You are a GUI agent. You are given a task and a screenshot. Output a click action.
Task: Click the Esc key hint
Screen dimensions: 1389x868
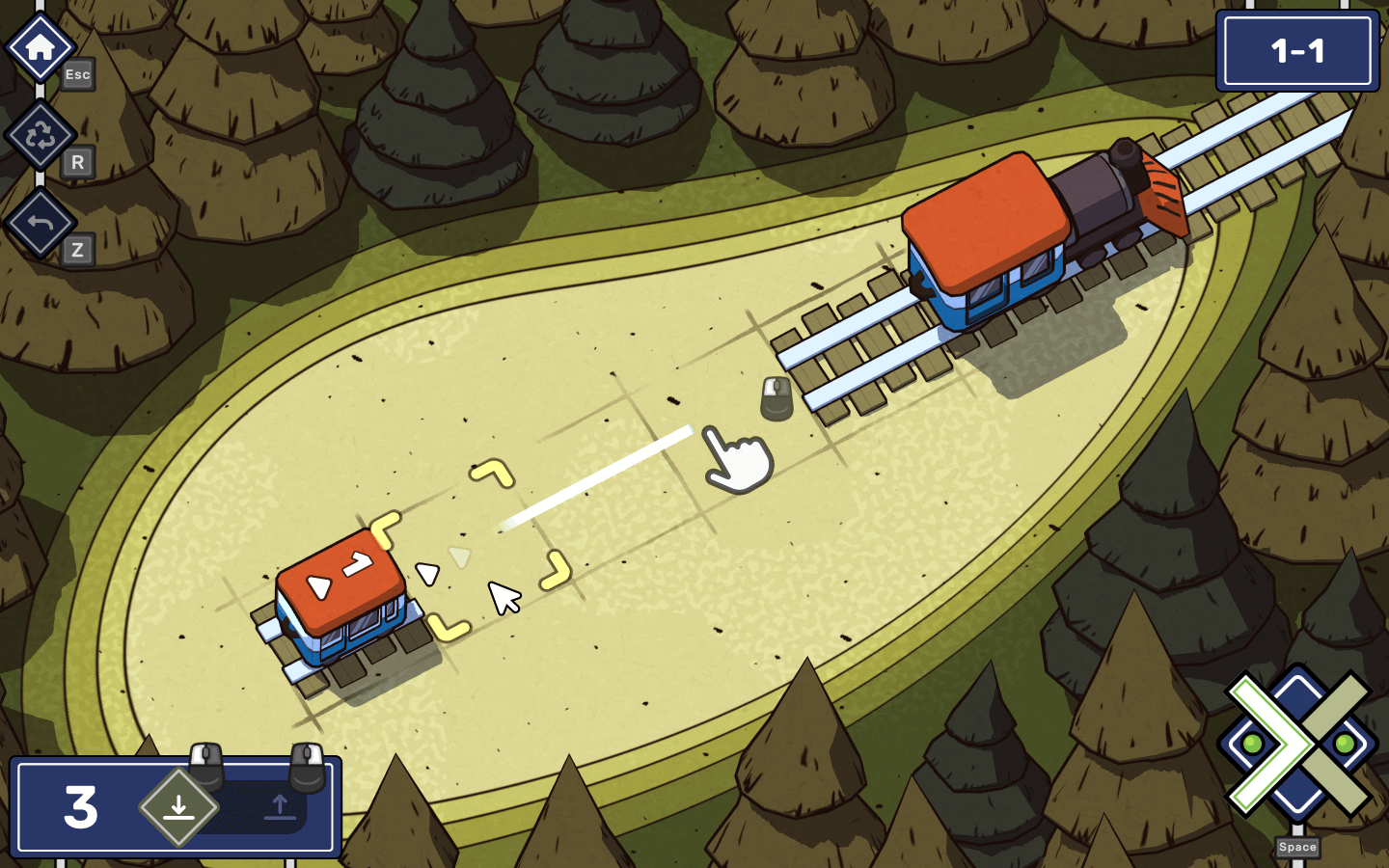click(x=77, y=75)
